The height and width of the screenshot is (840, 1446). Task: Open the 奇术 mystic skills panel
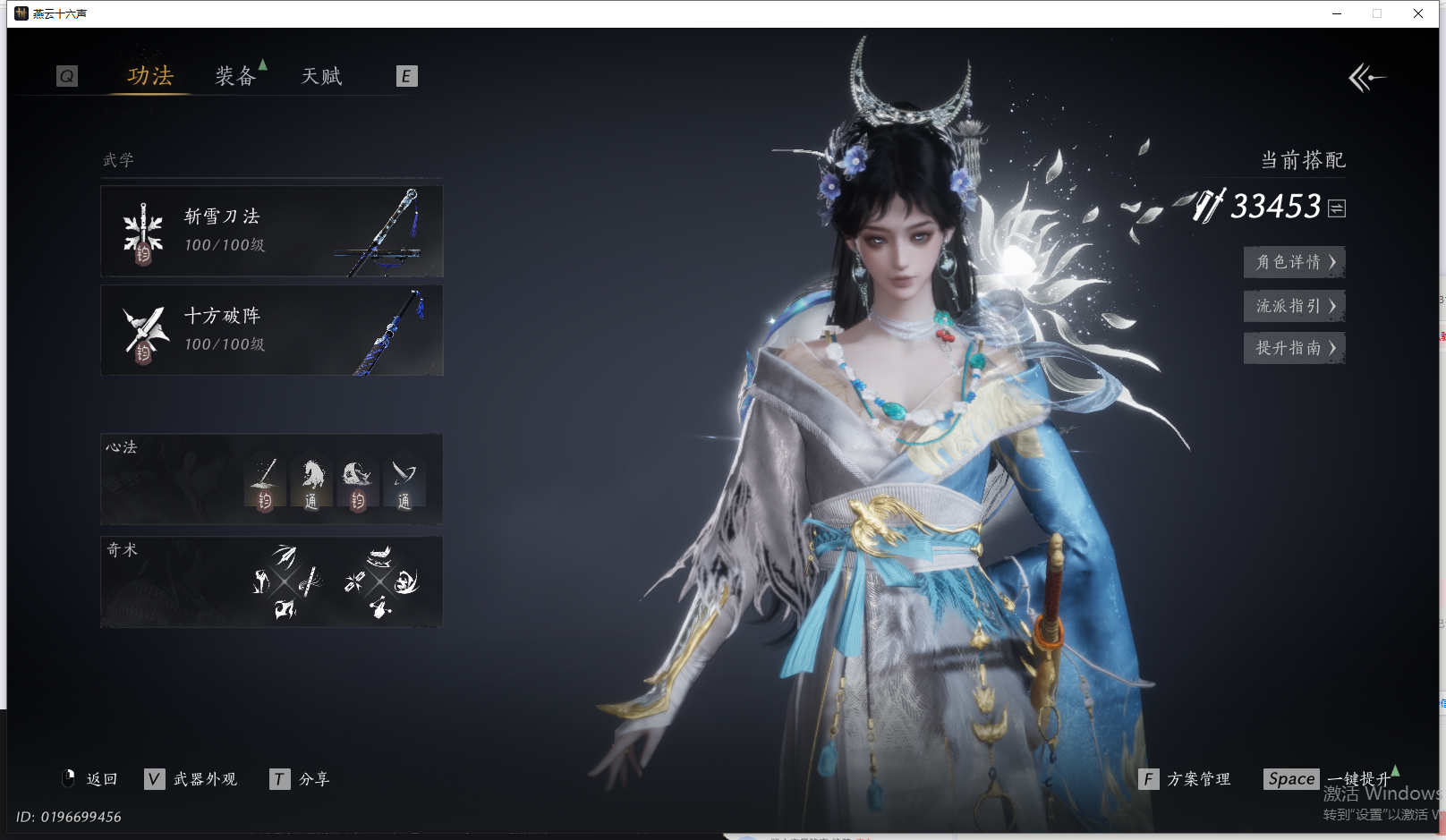(272, 581)
